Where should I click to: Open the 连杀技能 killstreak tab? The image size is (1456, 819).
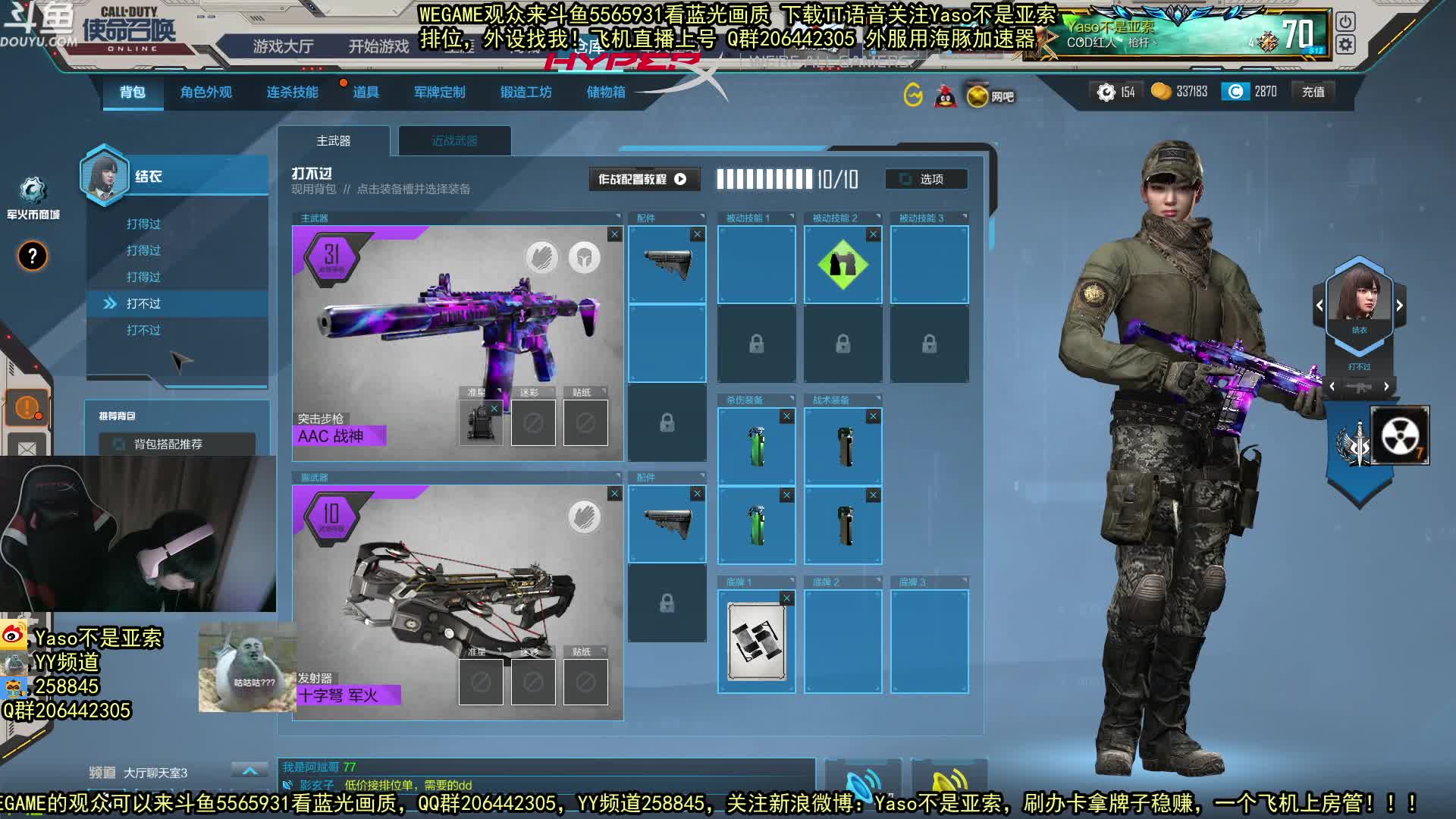(292, 93)
